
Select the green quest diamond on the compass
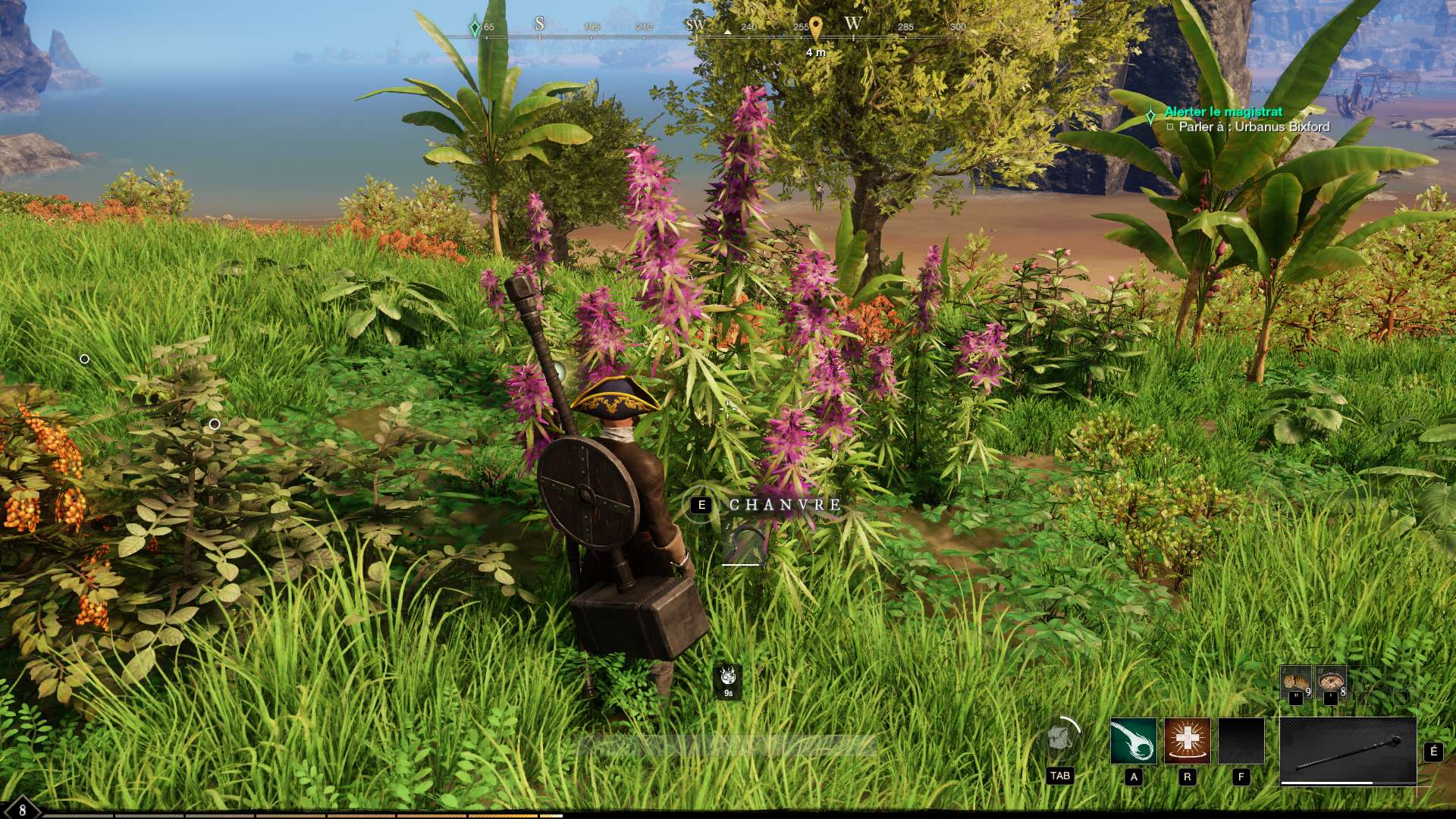point(475,27)
